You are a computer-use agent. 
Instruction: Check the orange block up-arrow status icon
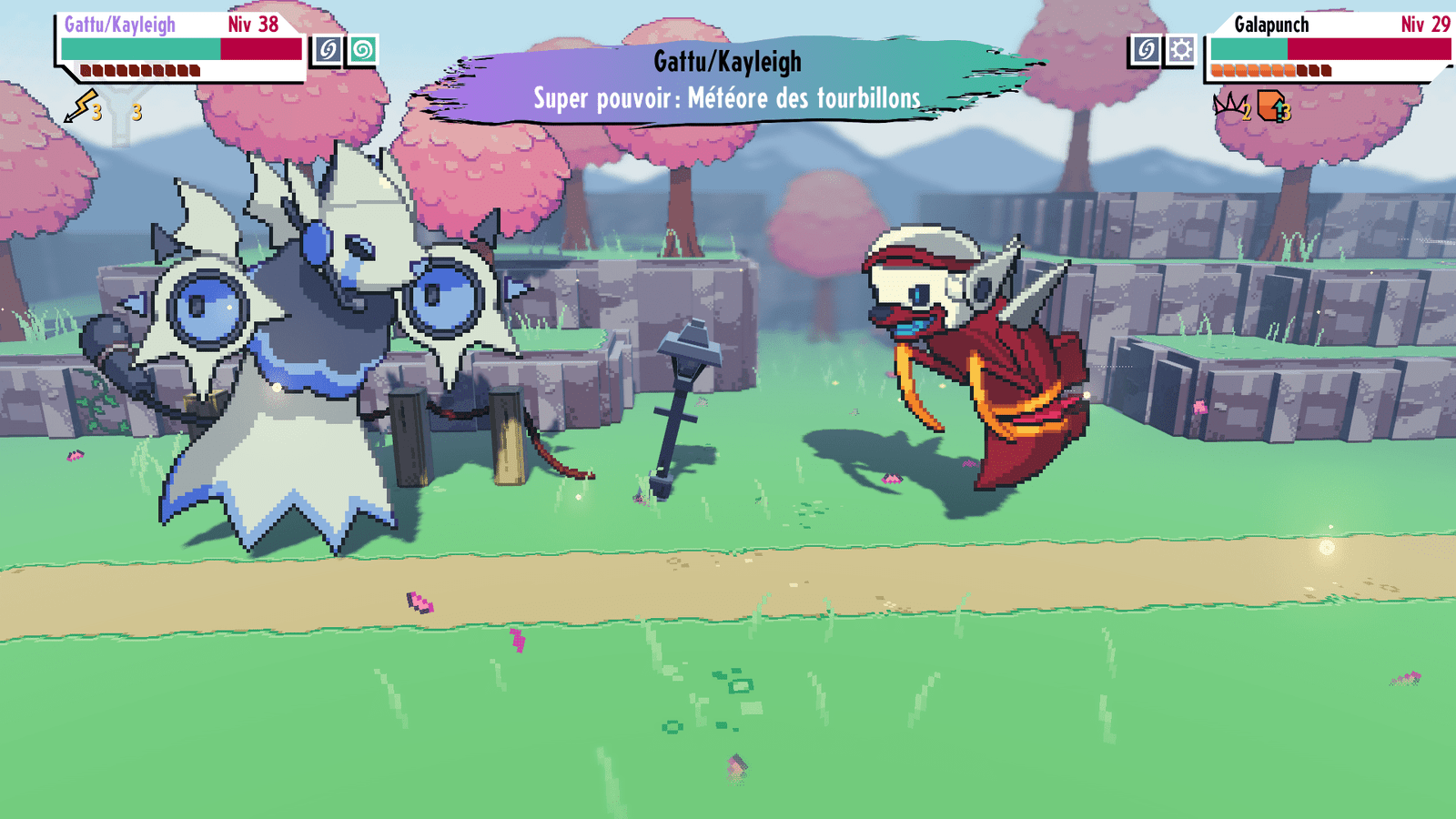[1271, 106]
